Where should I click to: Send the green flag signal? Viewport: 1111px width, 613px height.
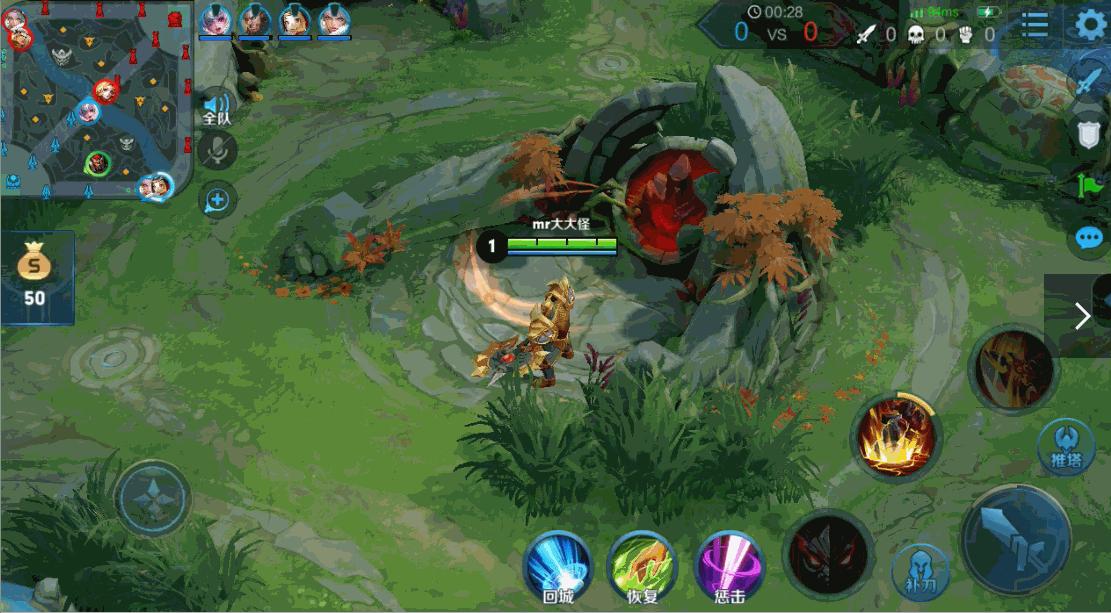[1088, 186]
